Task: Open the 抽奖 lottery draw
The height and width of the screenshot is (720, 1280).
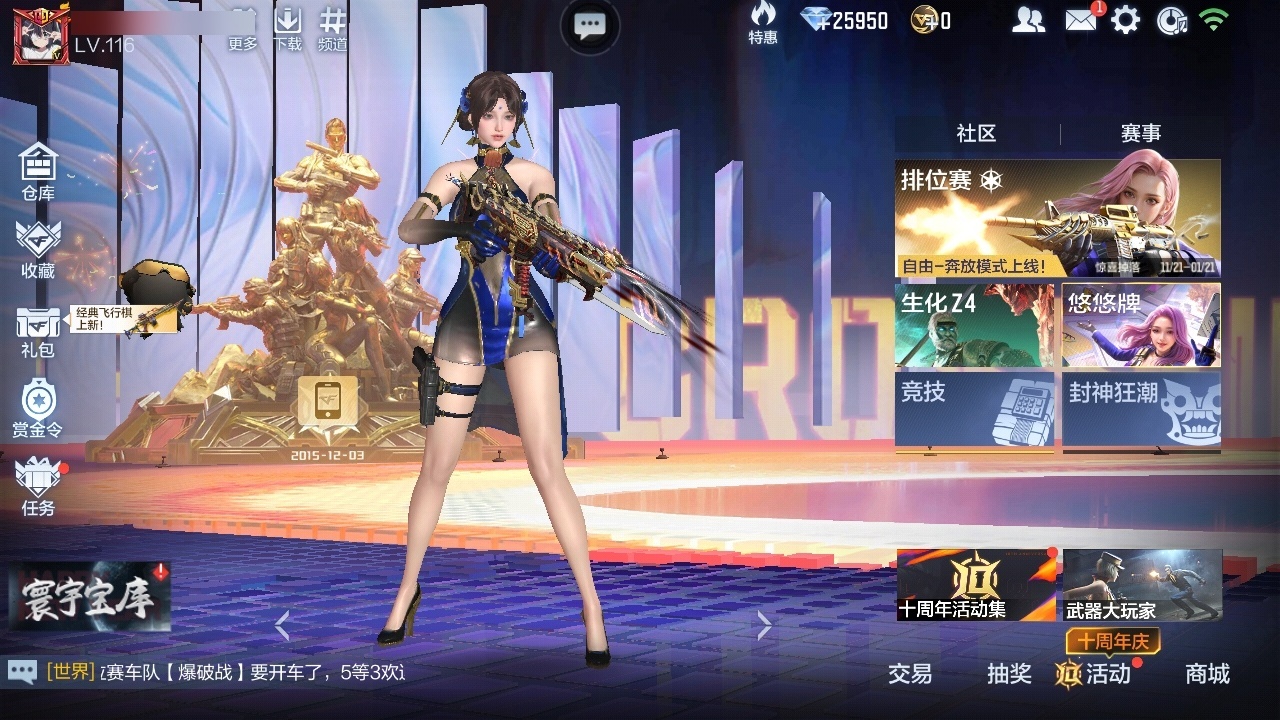Action: pos(1009,674)
